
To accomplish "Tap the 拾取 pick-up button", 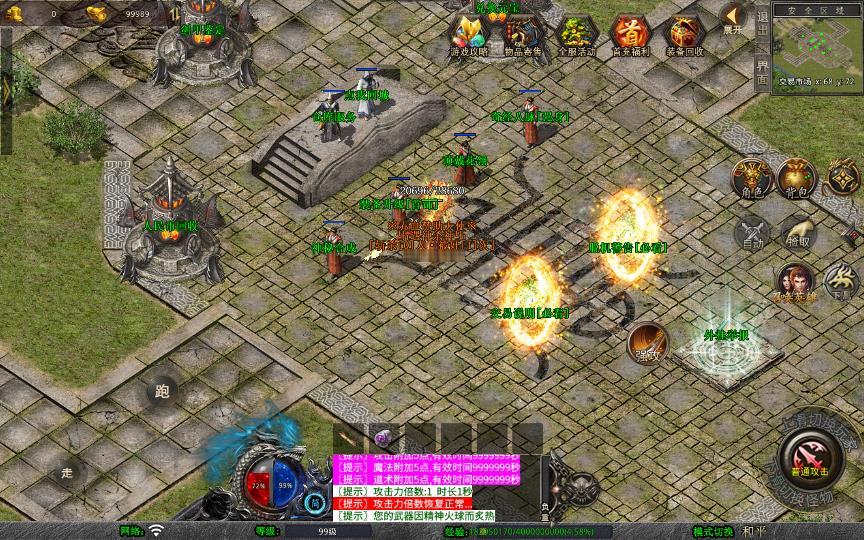I will (797, 233).
